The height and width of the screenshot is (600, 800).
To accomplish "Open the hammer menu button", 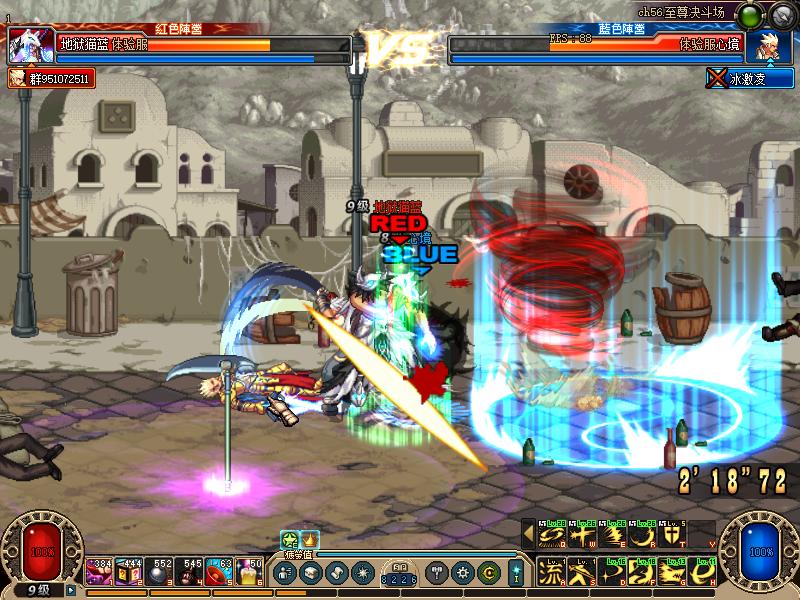I will tap(437, 573).
